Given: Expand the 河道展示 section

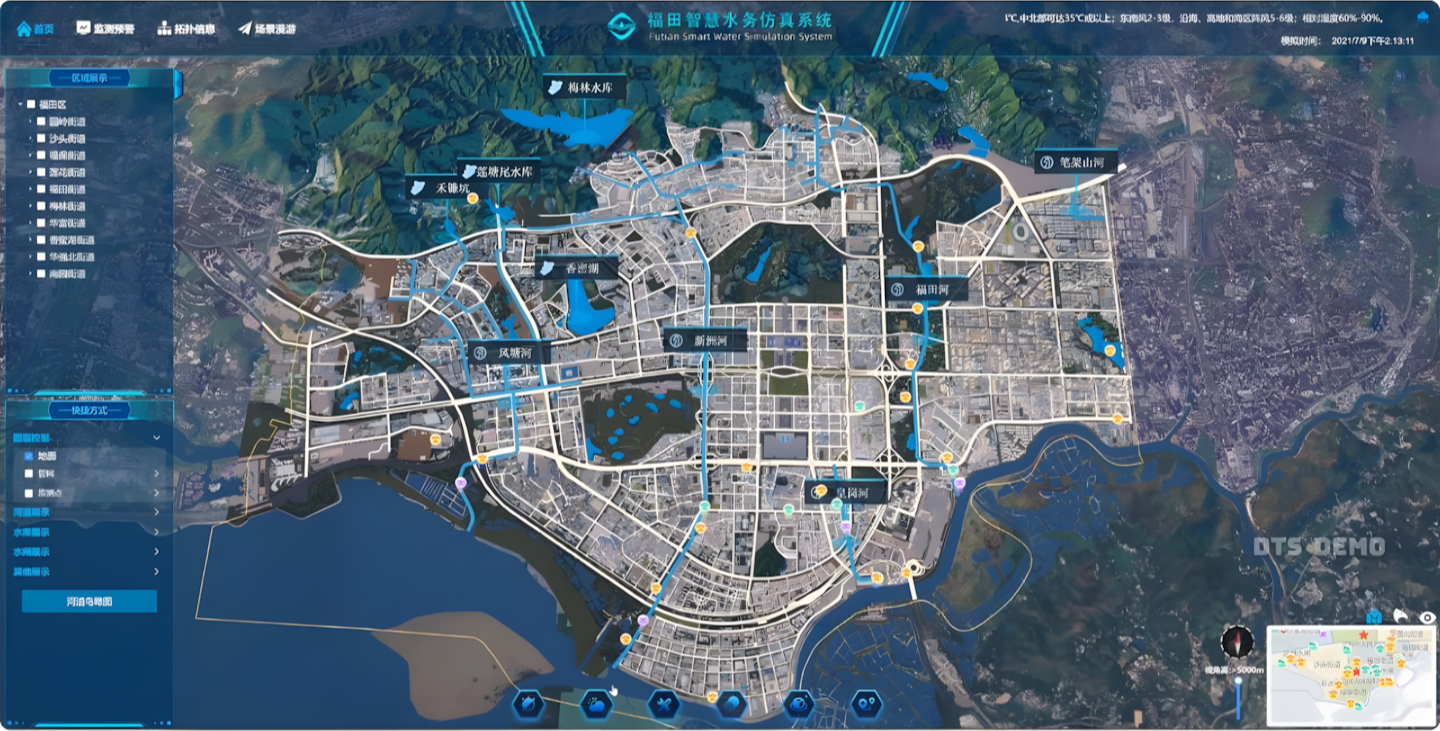Looking at the screenshot, I should point(86,512).
